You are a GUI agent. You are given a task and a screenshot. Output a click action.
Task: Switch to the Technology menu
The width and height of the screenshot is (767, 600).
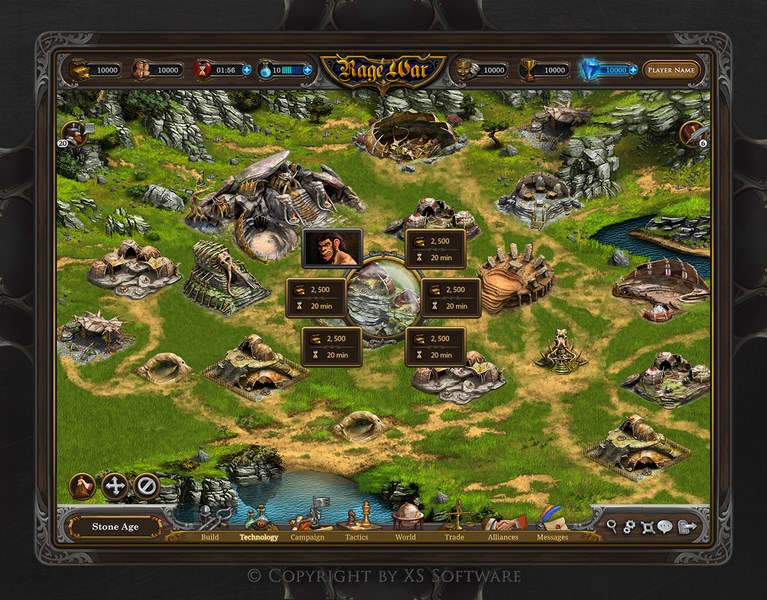point(259,536)
